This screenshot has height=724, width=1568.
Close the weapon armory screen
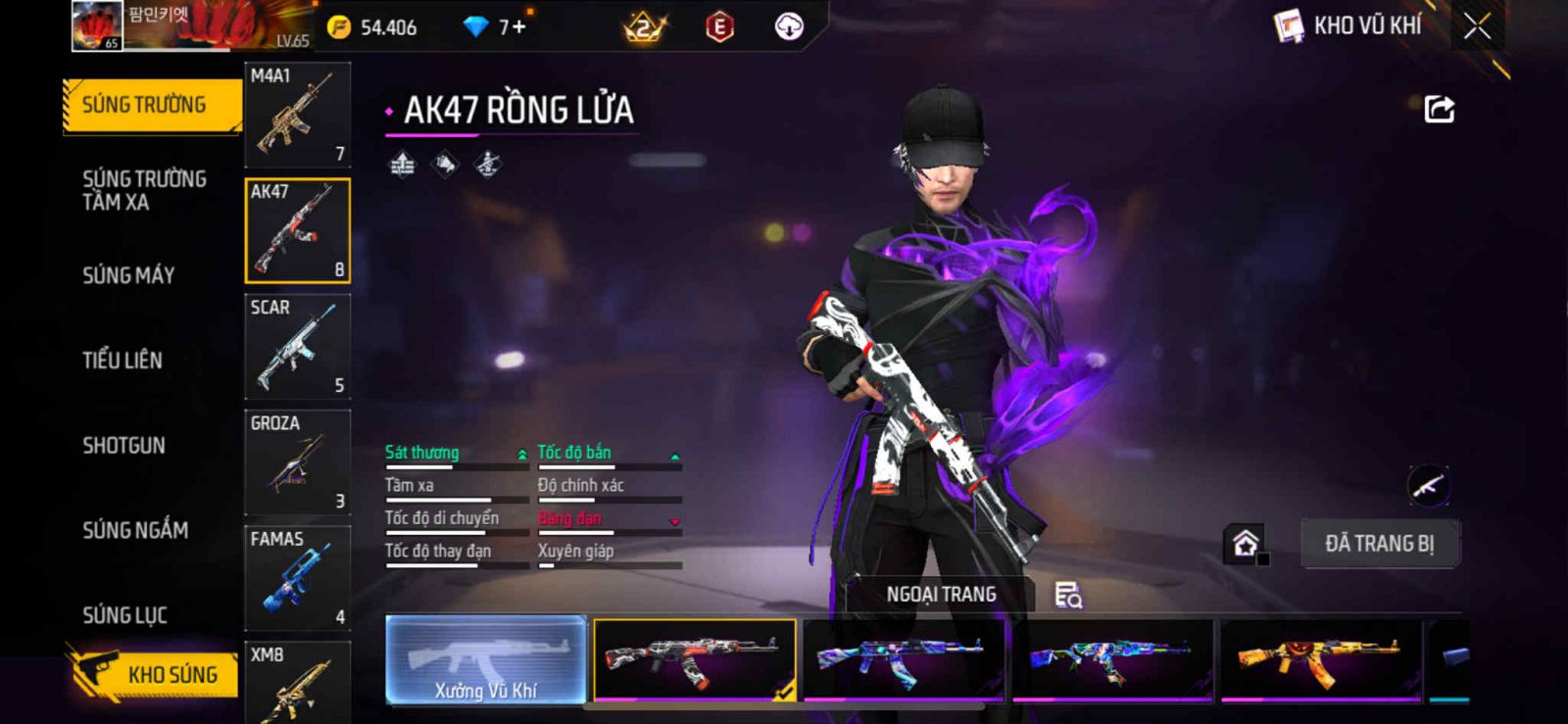point(1477,26)
